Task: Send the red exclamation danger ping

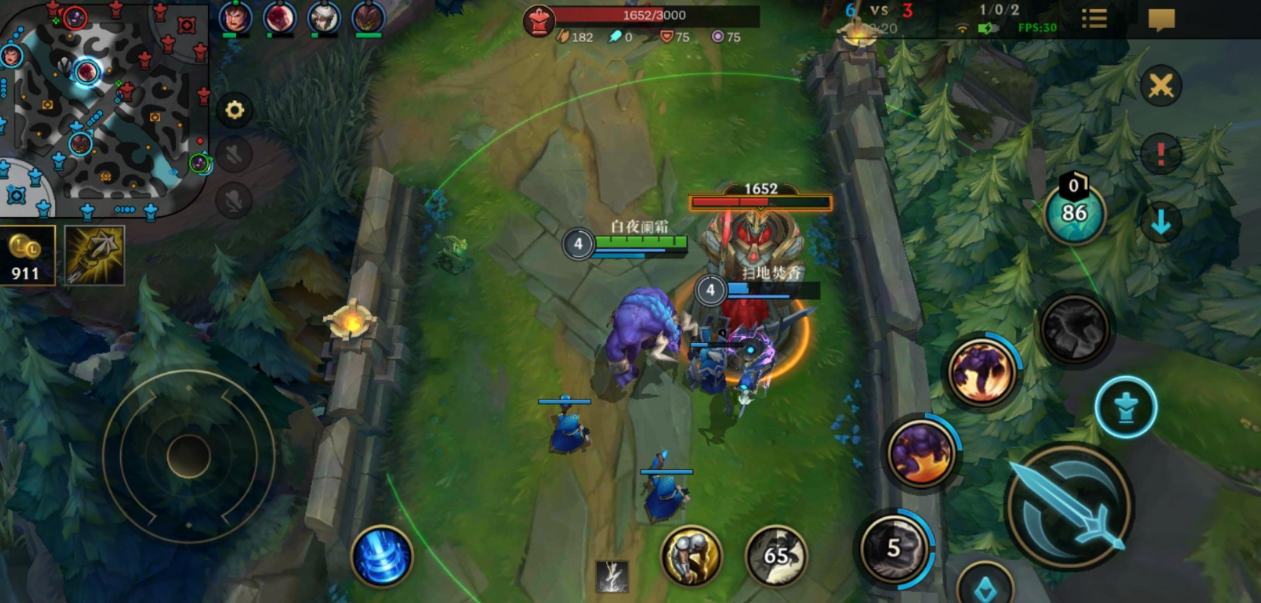Action: pos(1161,154)
